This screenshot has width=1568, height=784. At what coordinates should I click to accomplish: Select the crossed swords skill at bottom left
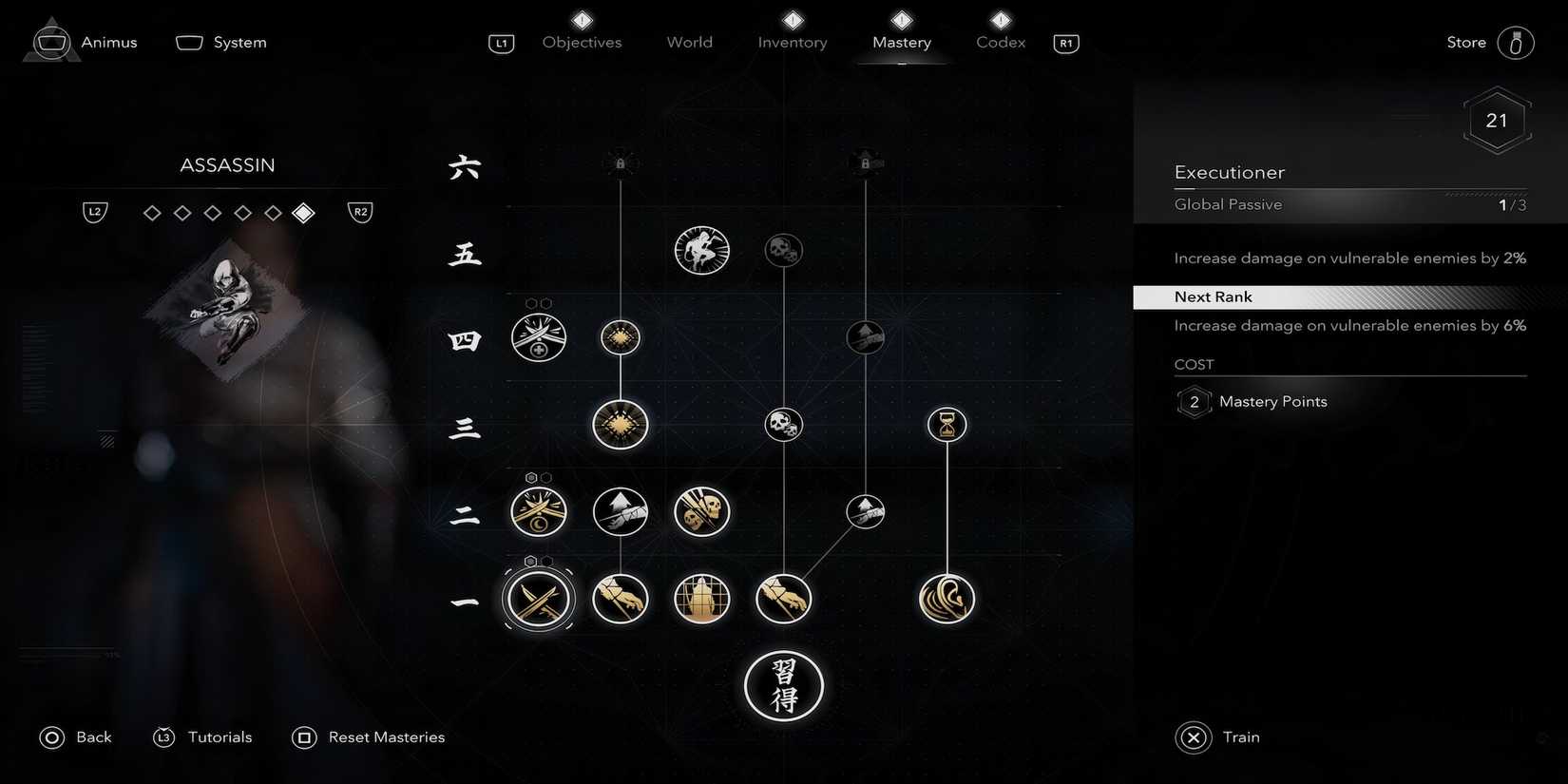click(x=538, y=599)
